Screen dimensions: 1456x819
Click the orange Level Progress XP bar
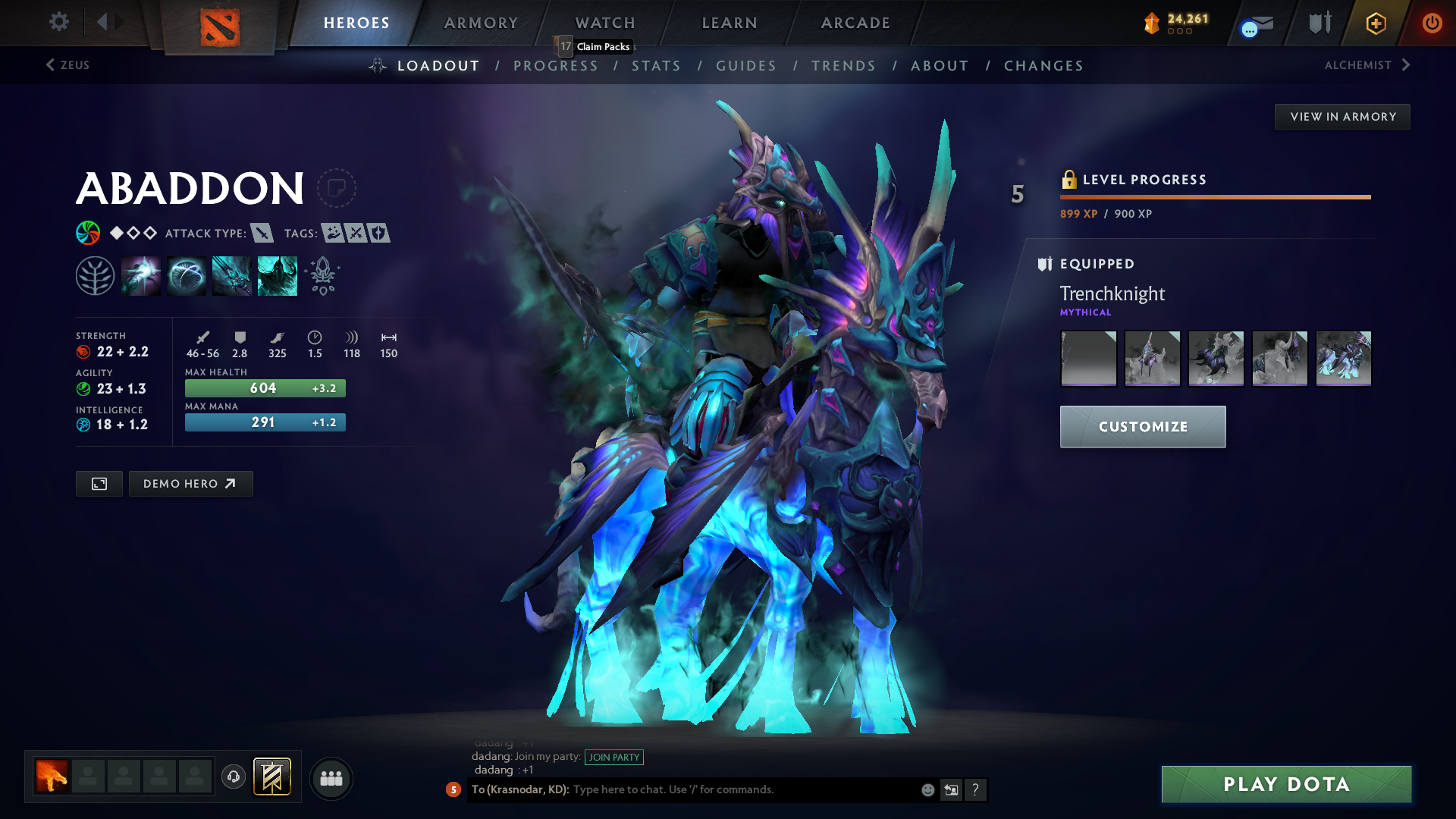[1213, 196]
